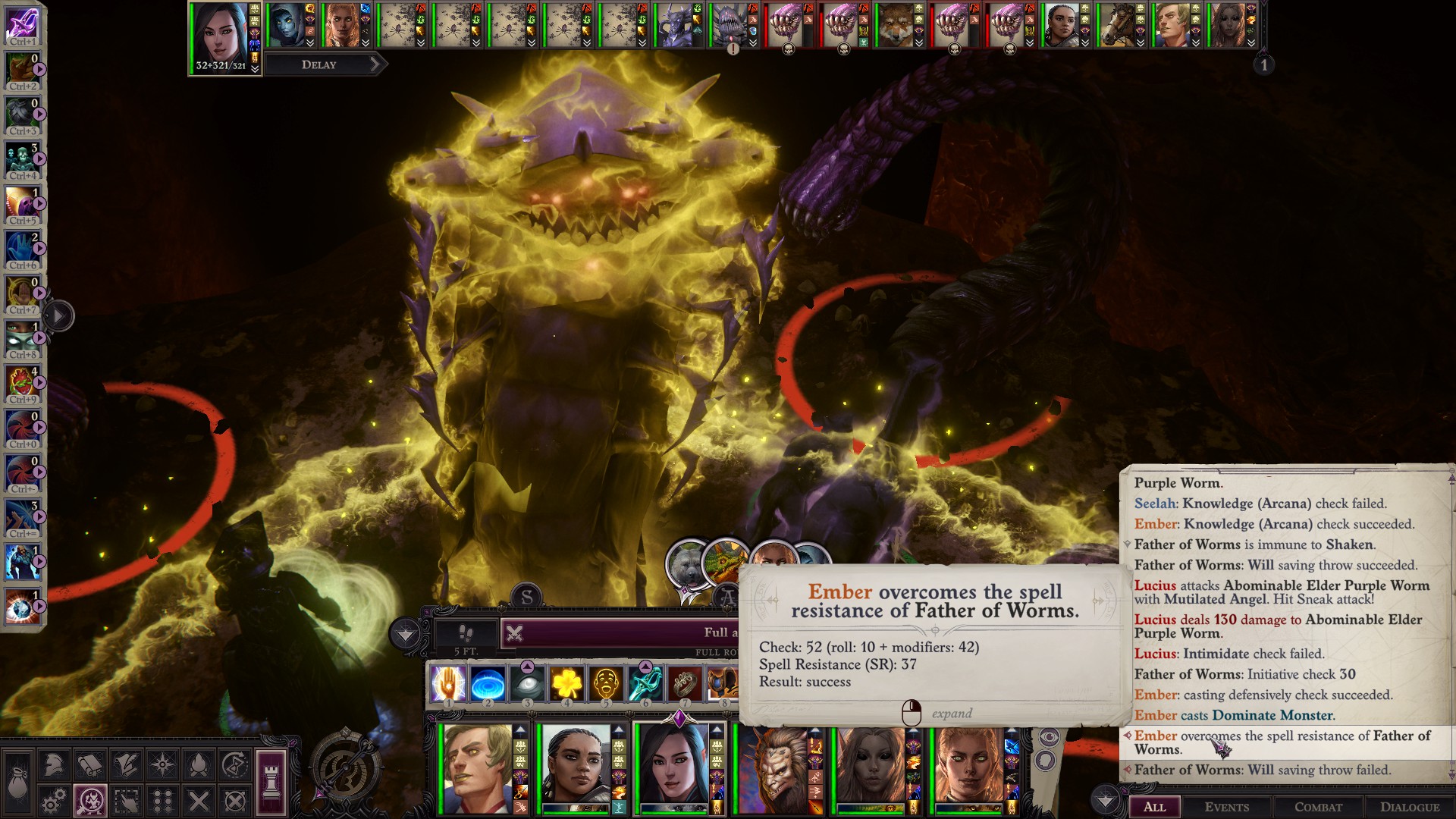1456x819 pixels.
Task: Click the fox portrait in initiative tracker
Action: (x=895, y=25)
